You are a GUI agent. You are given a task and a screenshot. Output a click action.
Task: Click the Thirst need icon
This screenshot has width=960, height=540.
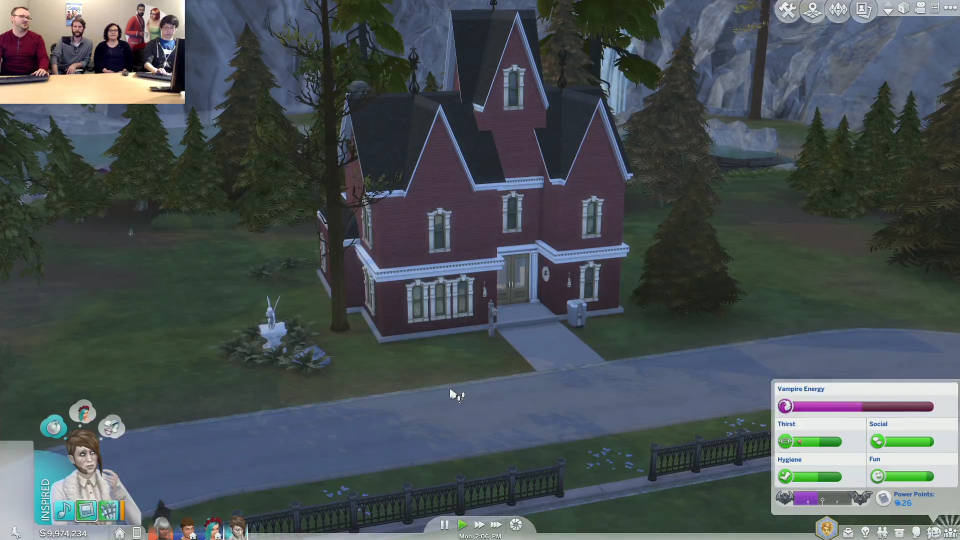pyautogui.click(x=786, y=441)
